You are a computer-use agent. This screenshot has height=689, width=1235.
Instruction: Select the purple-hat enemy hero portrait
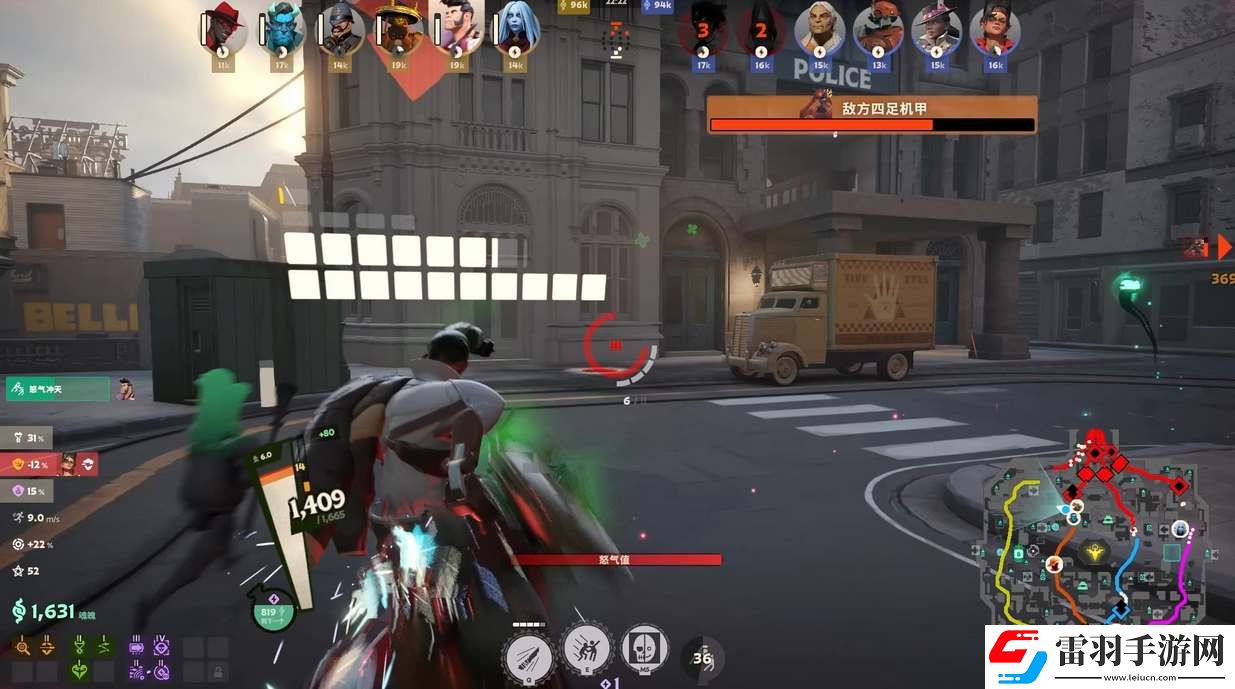(x=937, y=31)
